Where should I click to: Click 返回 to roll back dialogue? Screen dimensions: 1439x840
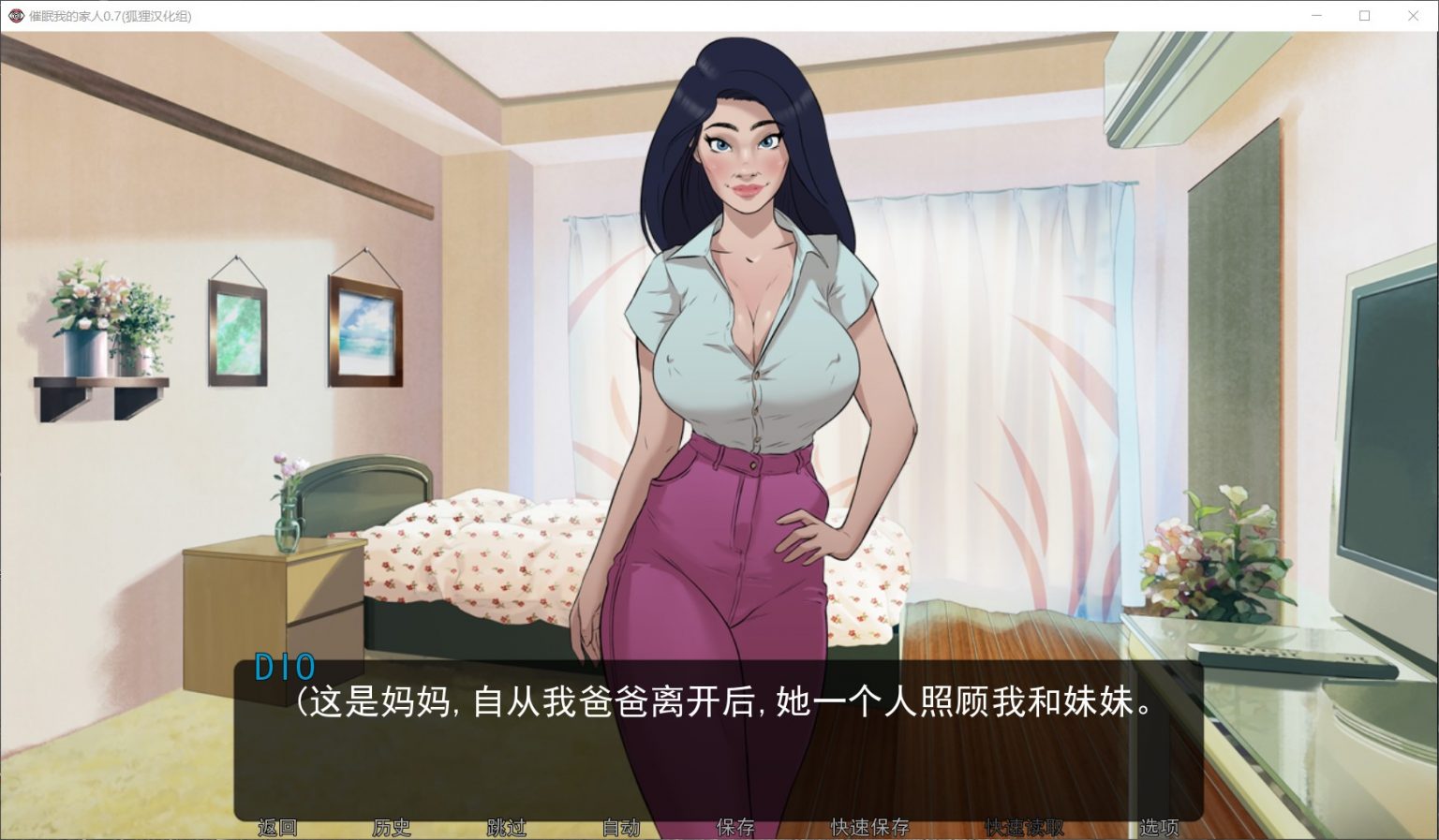(276, 828)
